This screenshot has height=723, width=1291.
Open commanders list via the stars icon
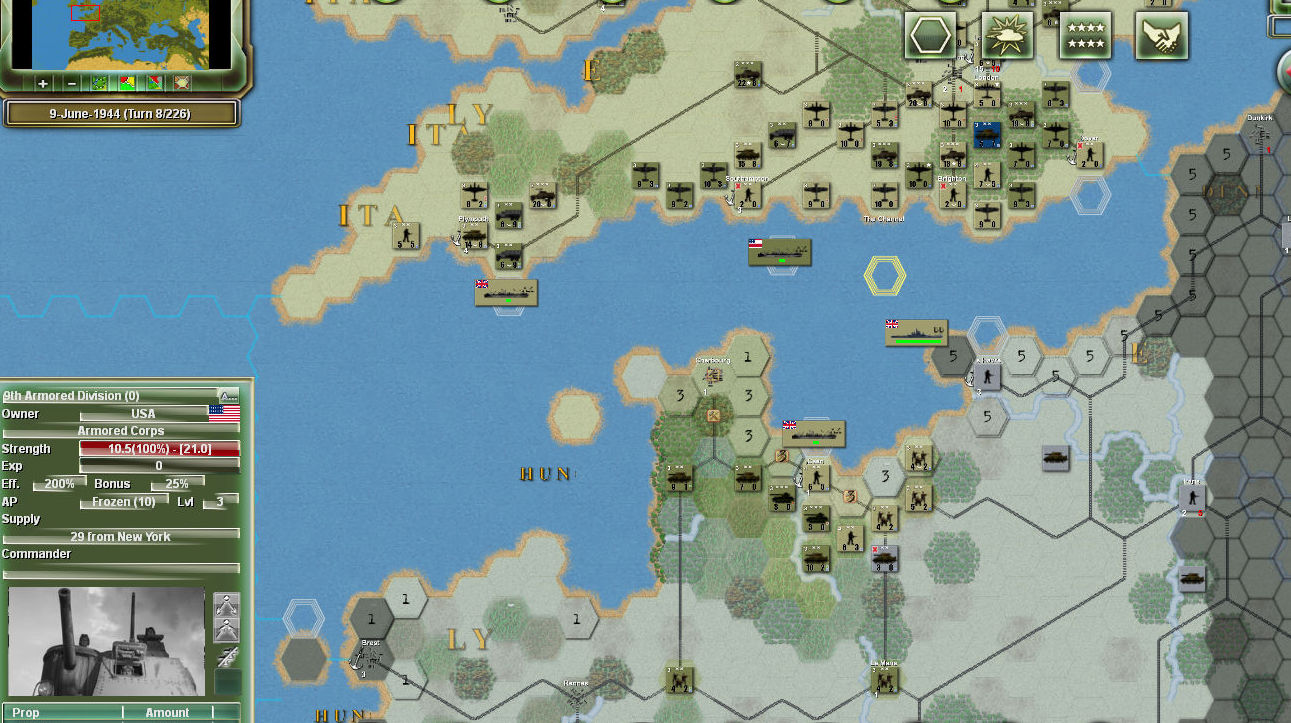pos(1084,34)
